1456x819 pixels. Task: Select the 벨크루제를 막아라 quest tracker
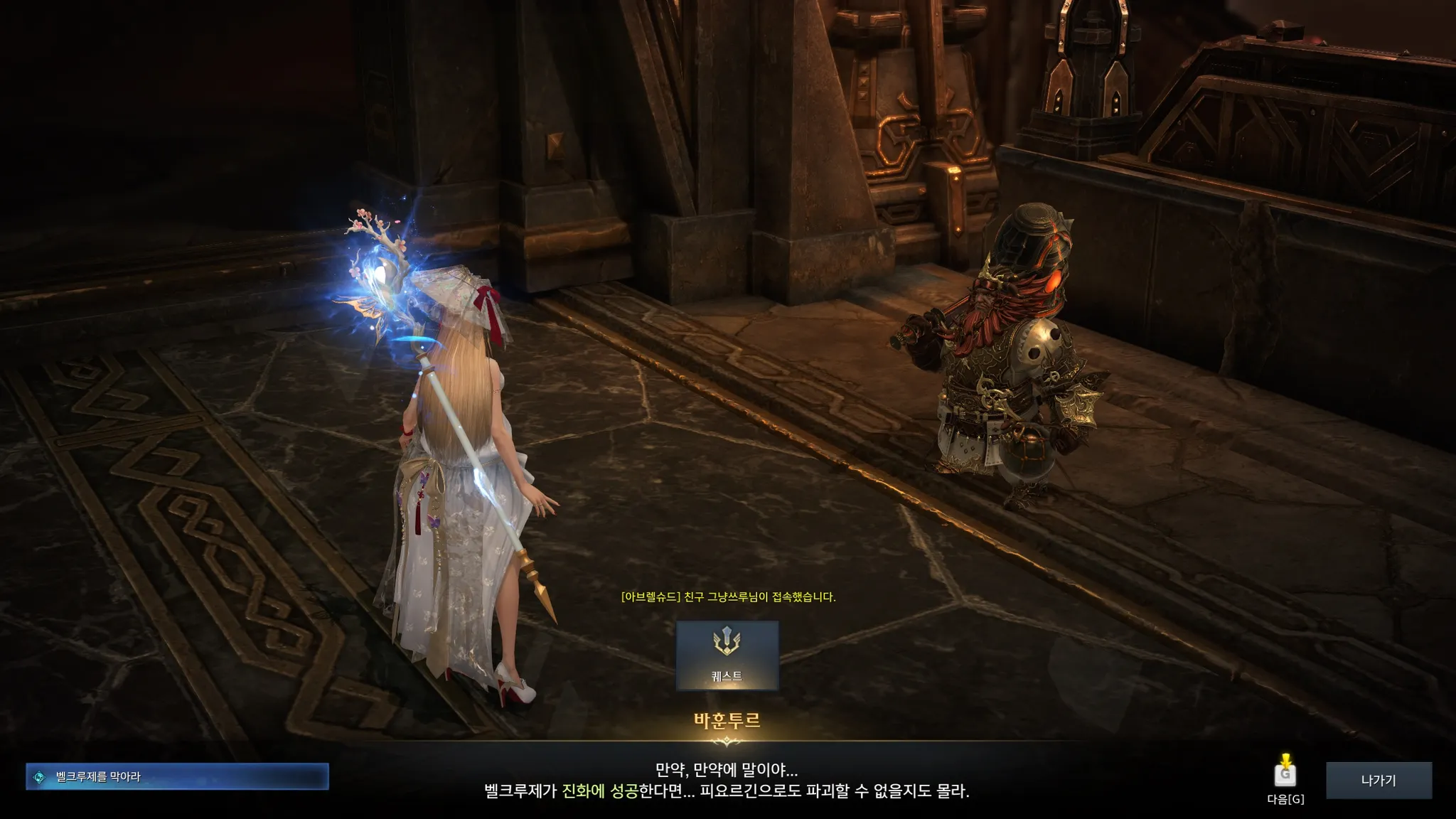click(177, 777)
